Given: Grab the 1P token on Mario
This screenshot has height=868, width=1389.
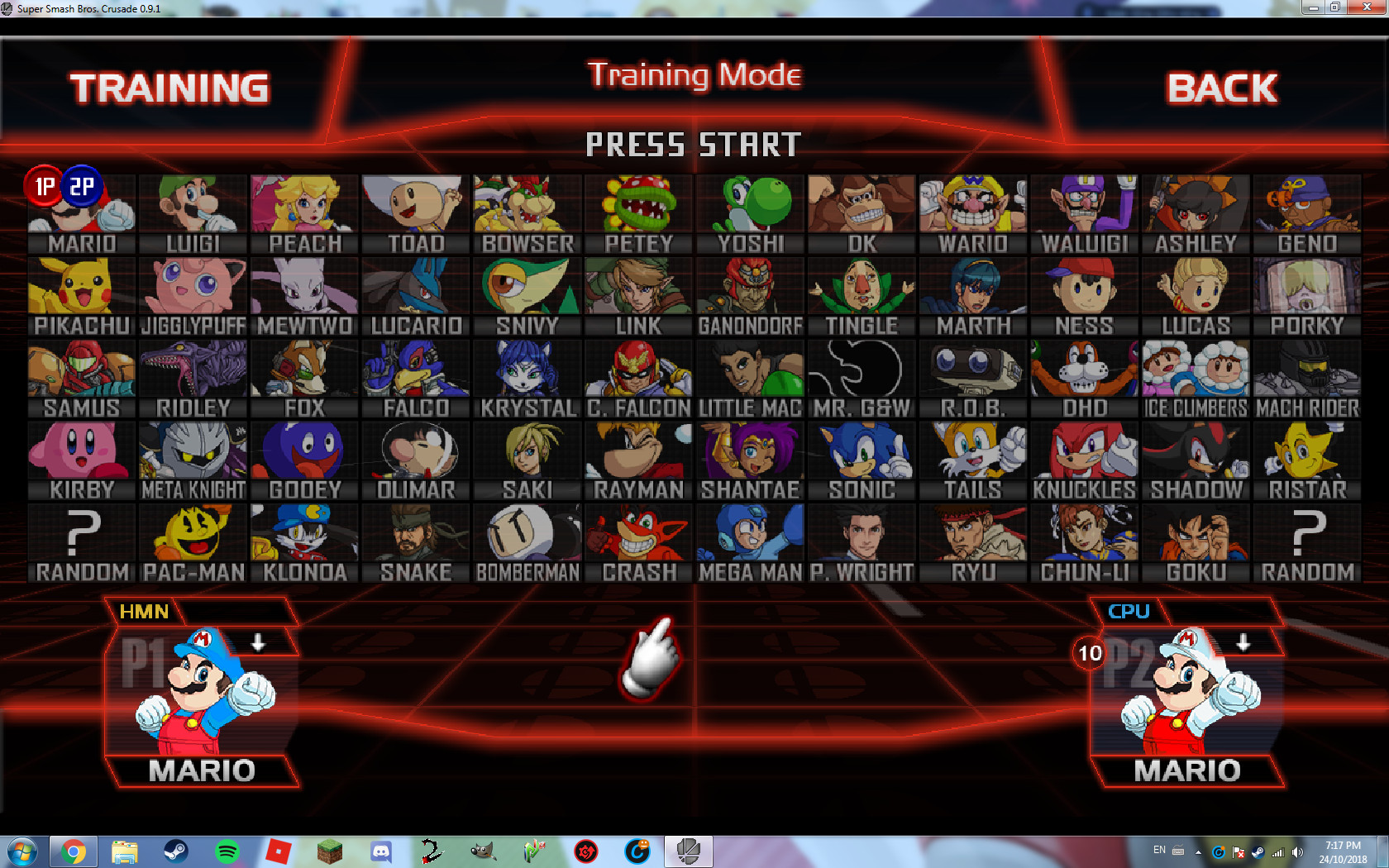Looking at the screenshot, I should (x=43, y=186).
